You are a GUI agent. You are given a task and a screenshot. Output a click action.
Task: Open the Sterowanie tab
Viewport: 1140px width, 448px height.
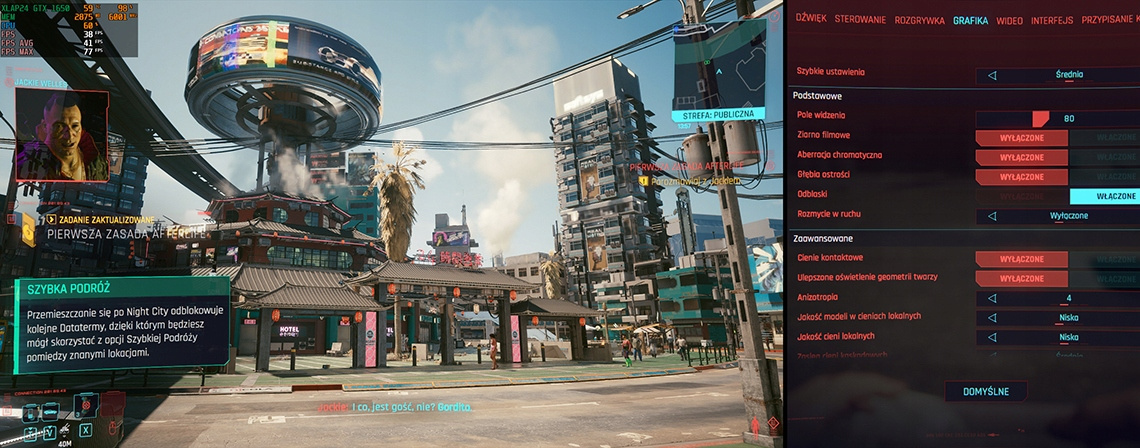point(859,20)
